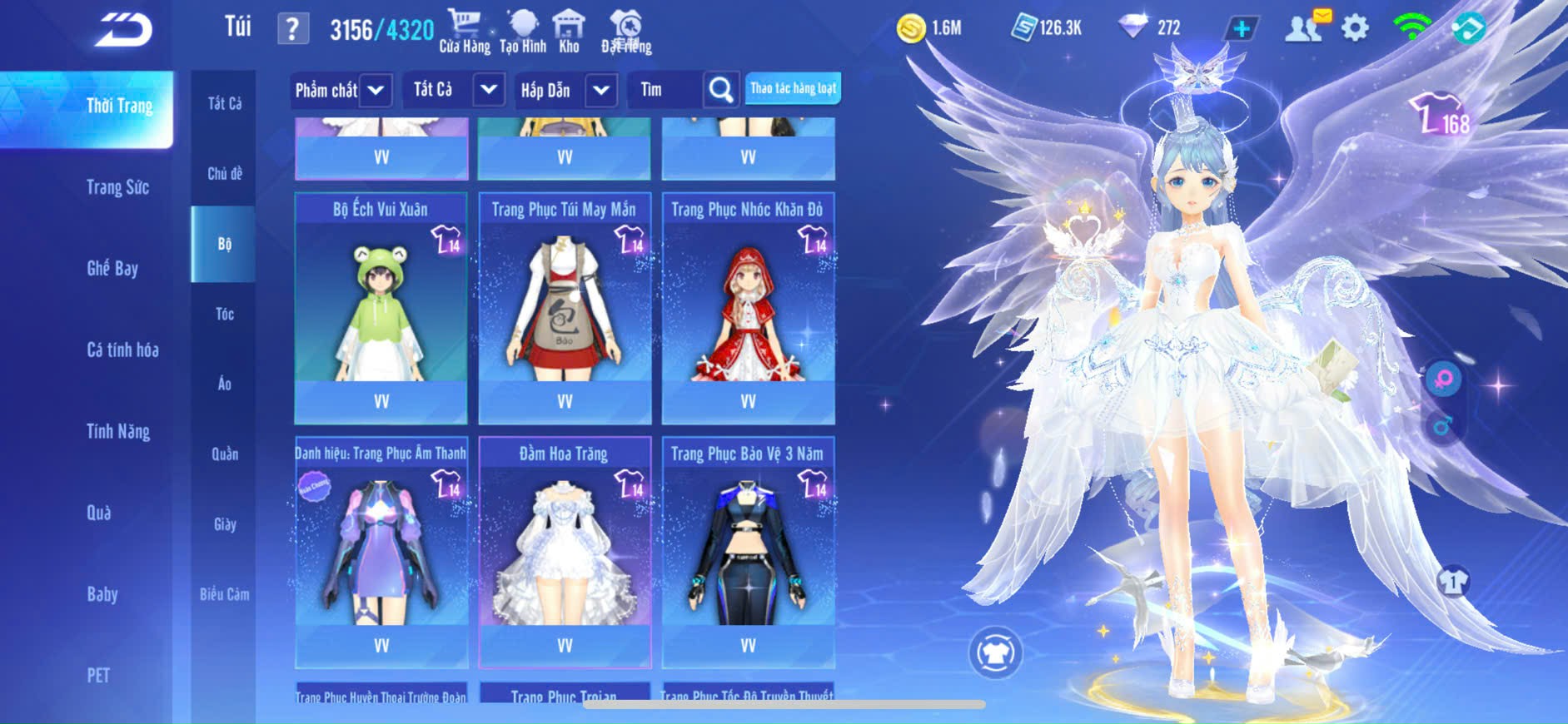Open the friends icon with mail badge

[x=1305, y=27]
